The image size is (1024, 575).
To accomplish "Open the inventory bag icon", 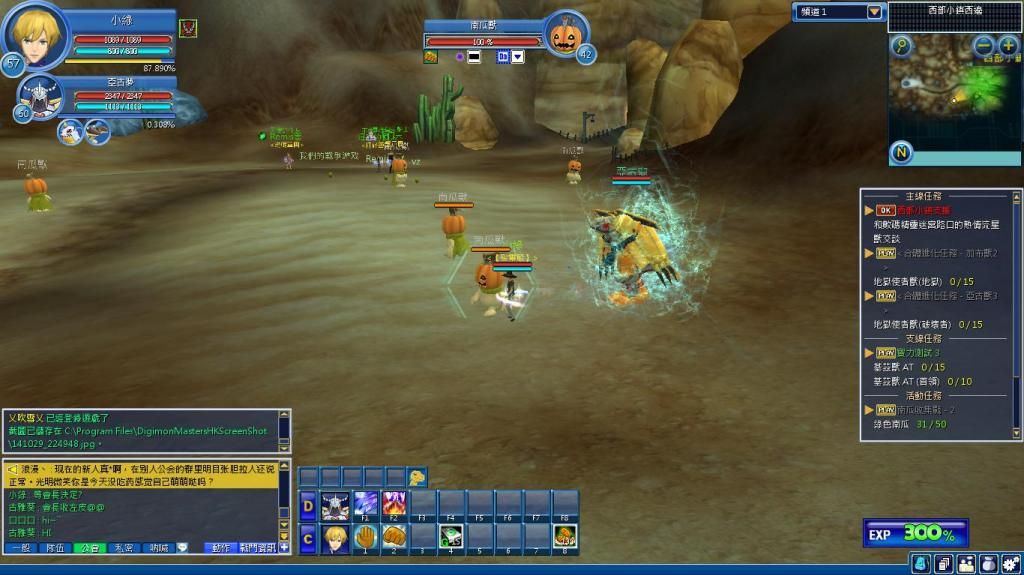I will point(987,564).
